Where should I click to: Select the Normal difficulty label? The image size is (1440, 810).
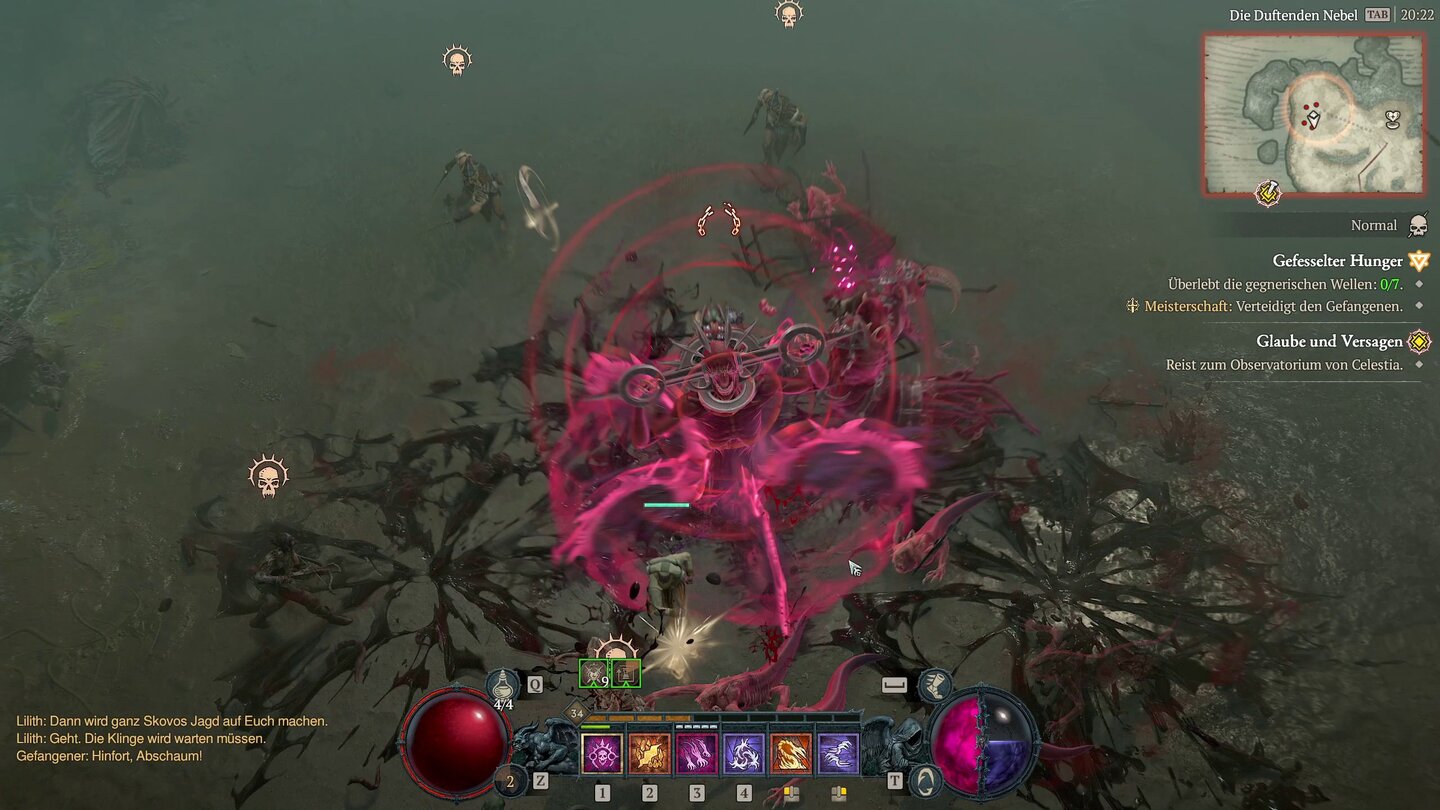tap(1374, 225)
